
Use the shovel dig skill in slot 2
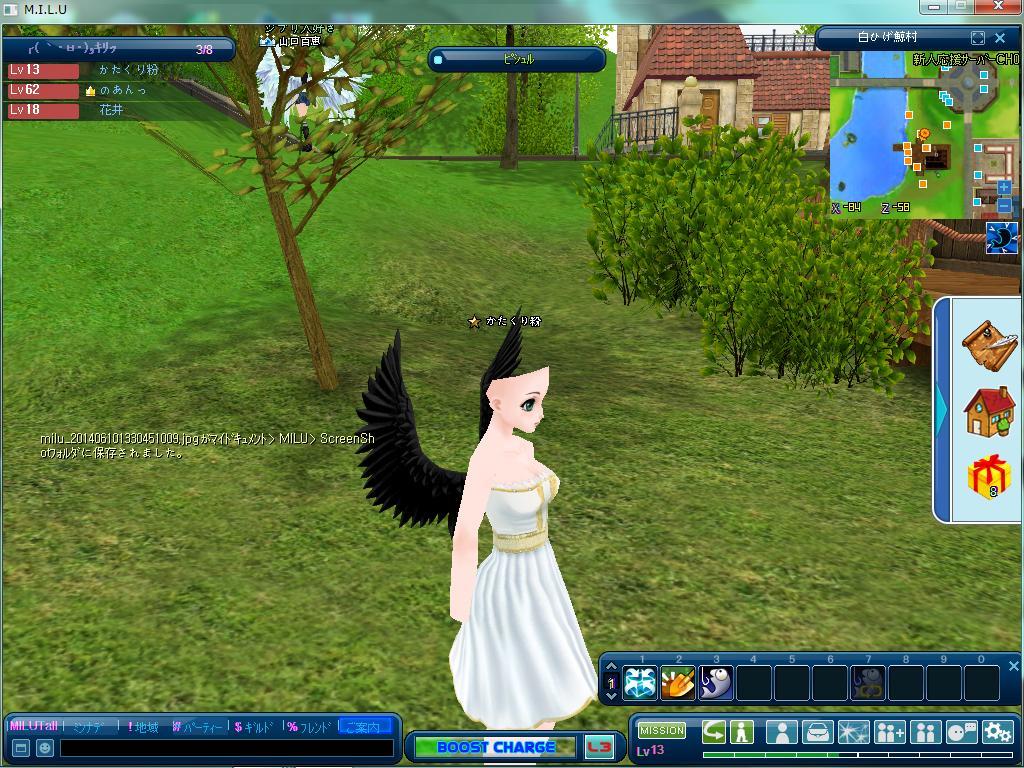click(678, 683)
